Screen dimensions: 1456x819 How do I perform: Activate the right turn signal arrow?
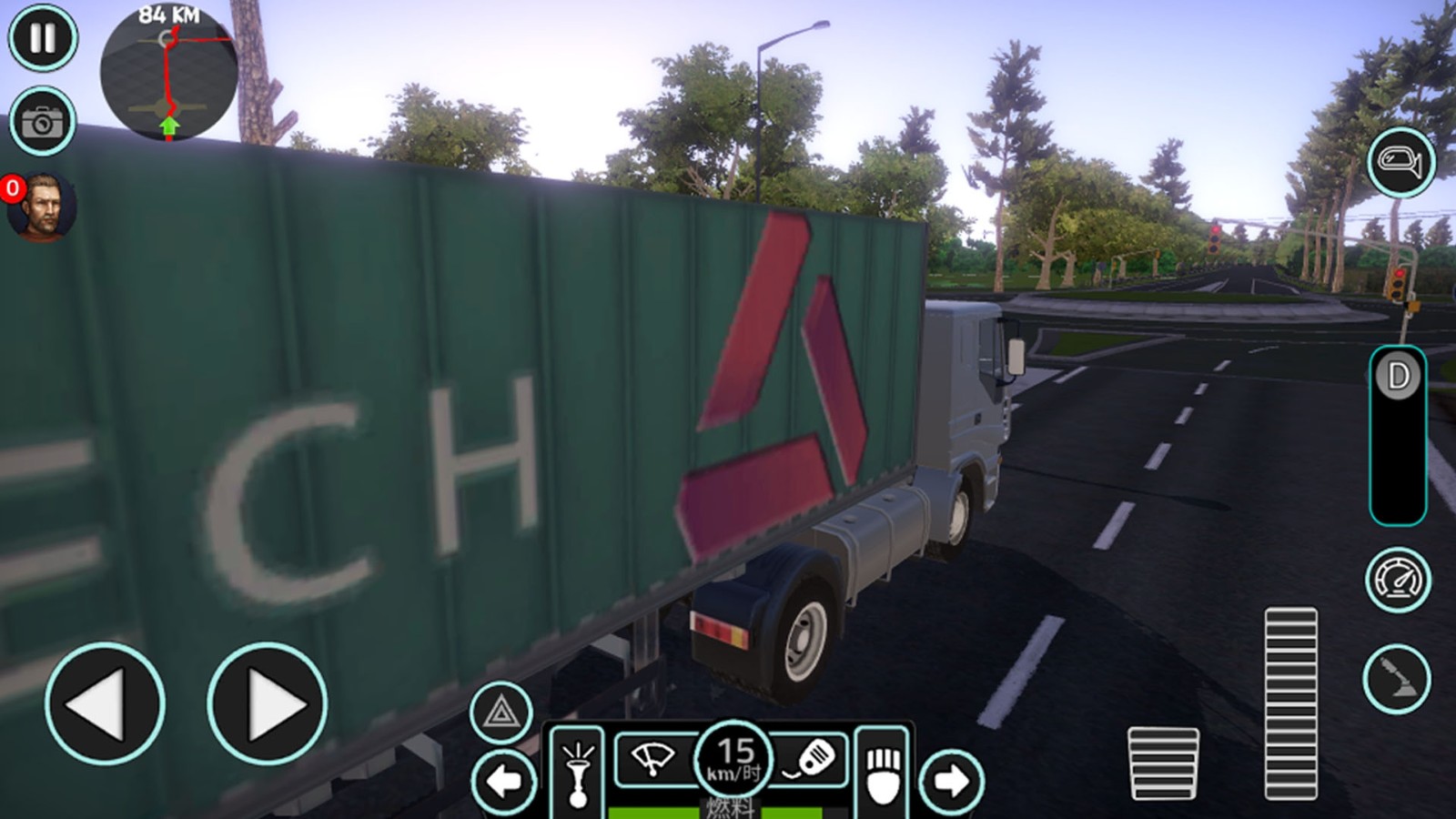tap(951, 781)
